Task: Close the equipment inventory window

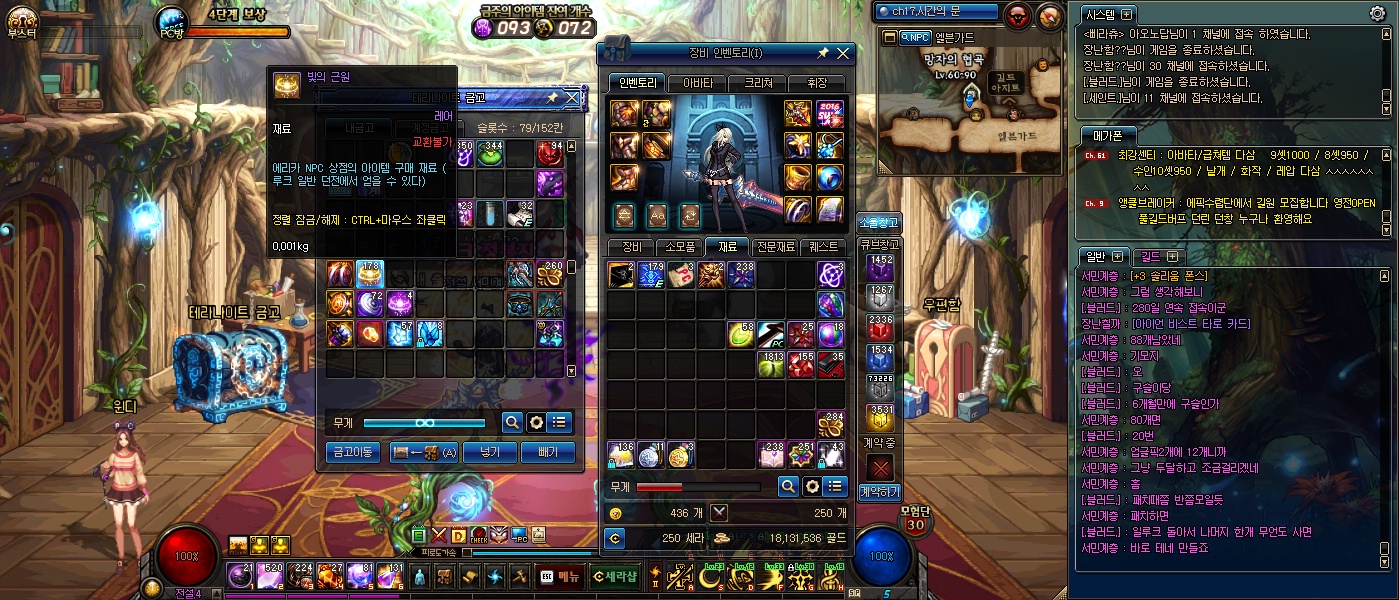Action: coord(843,53)
